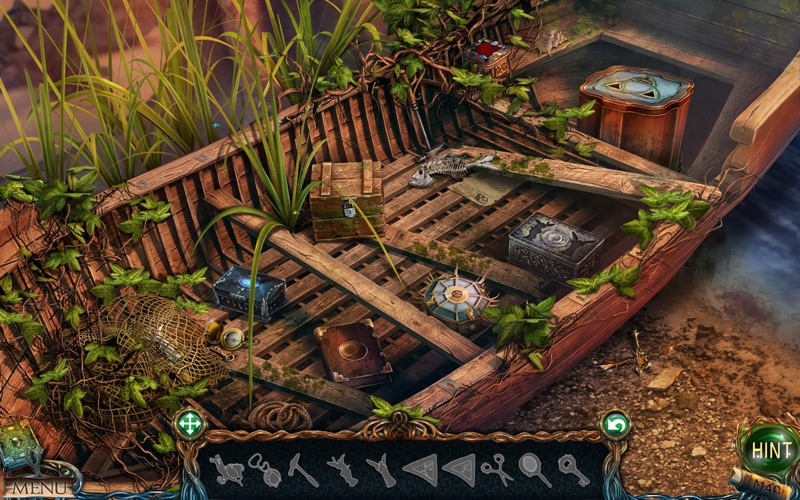Open the game Menu

pyautogui.click(x=40, y=488)
